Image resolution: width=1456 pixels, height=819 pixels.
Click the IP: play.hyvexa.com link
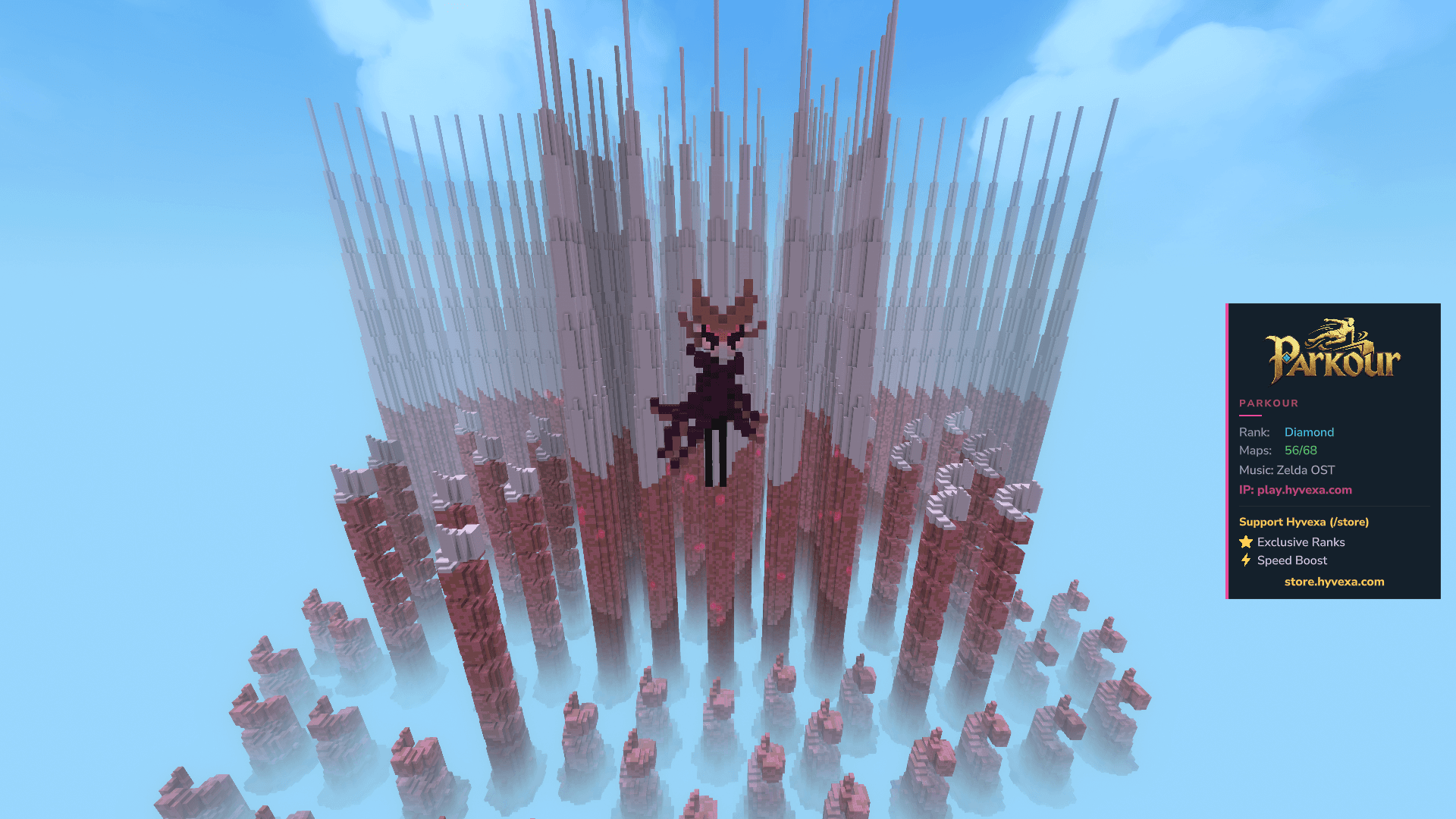point(1294,490)
